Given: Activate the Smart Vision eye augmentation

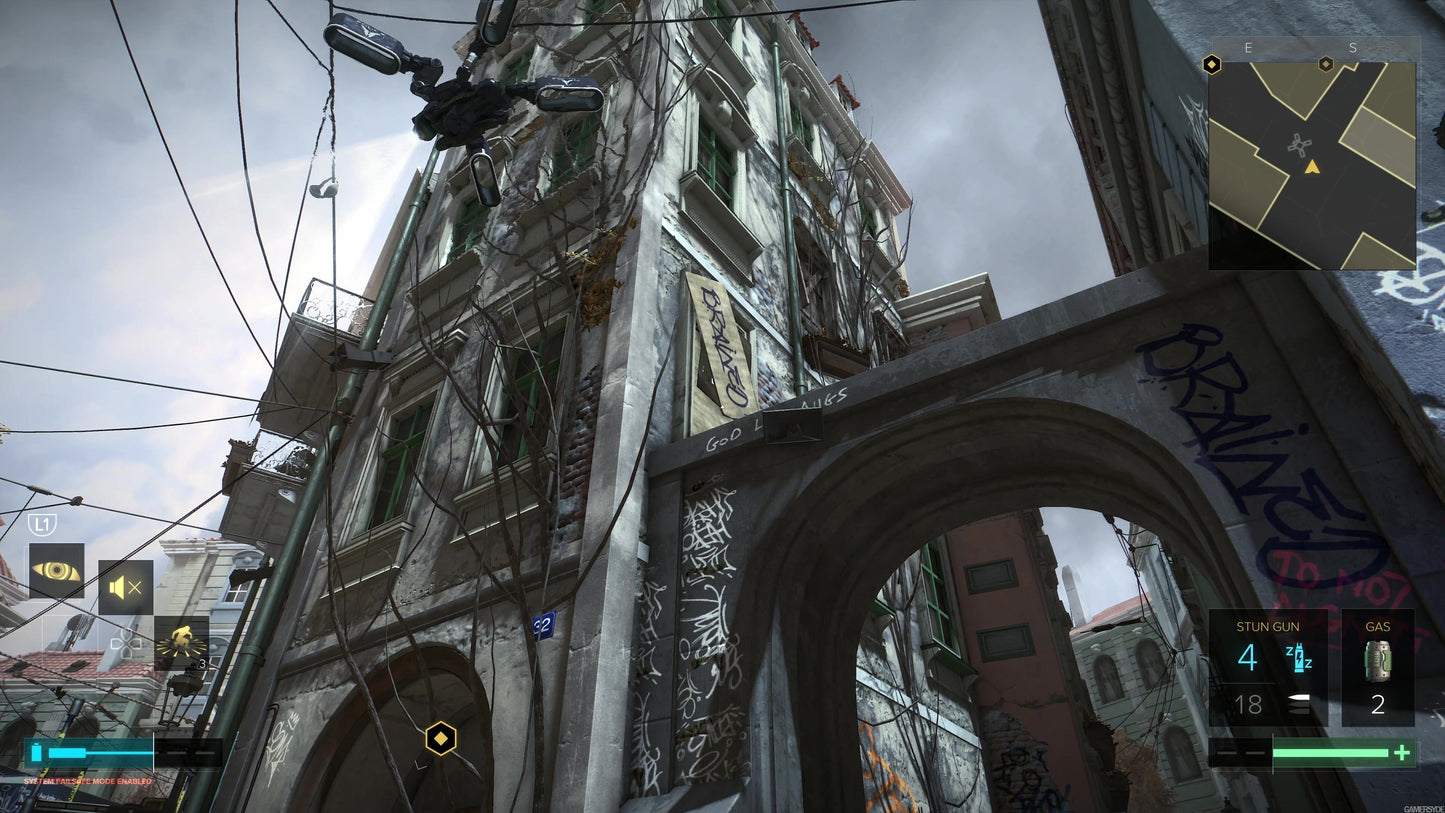Looking at the screenshot, I should pyautogui.click(x=56, y=571).
